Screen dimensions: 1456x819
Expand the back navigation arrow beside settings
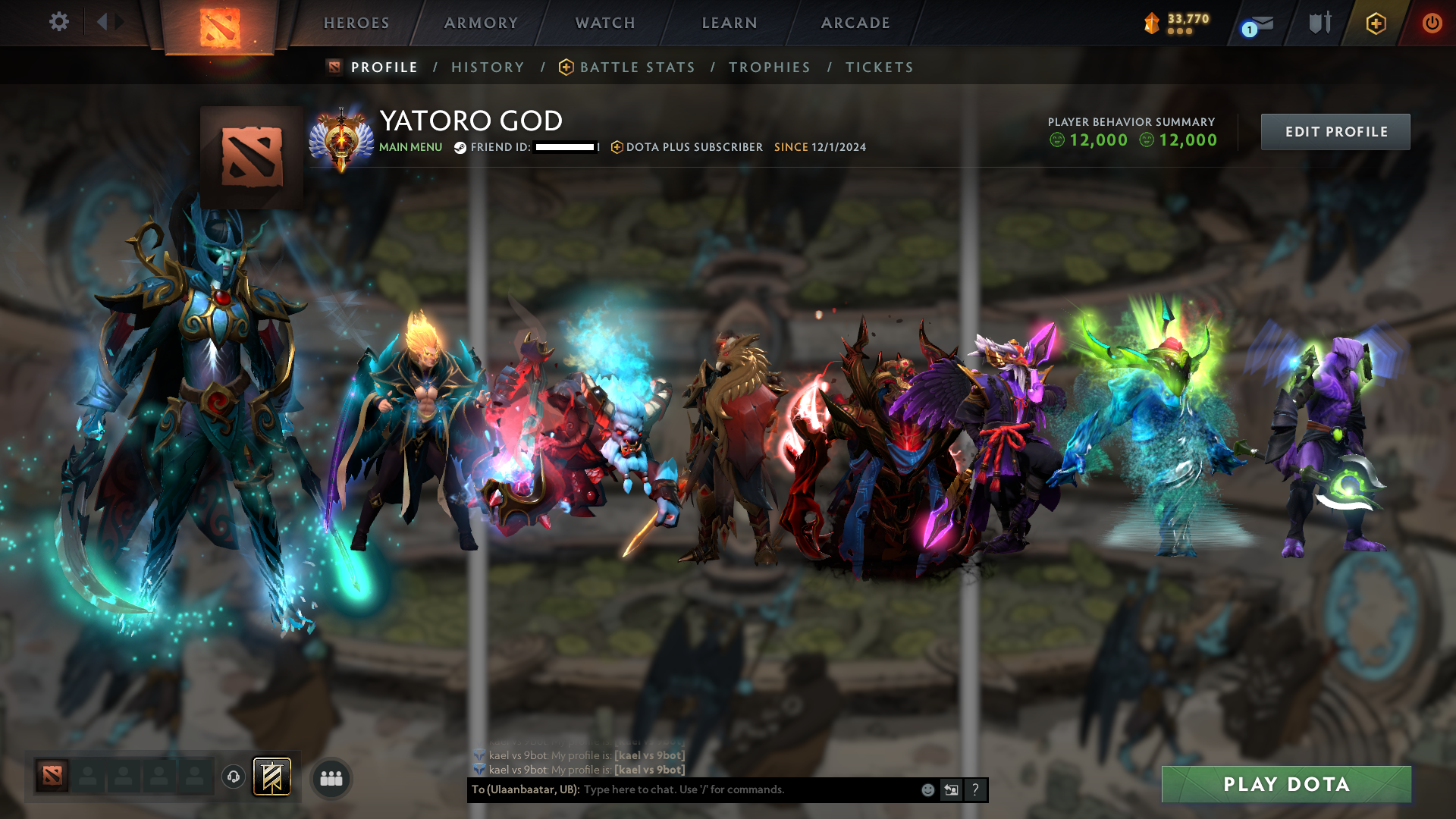[104, 22]
